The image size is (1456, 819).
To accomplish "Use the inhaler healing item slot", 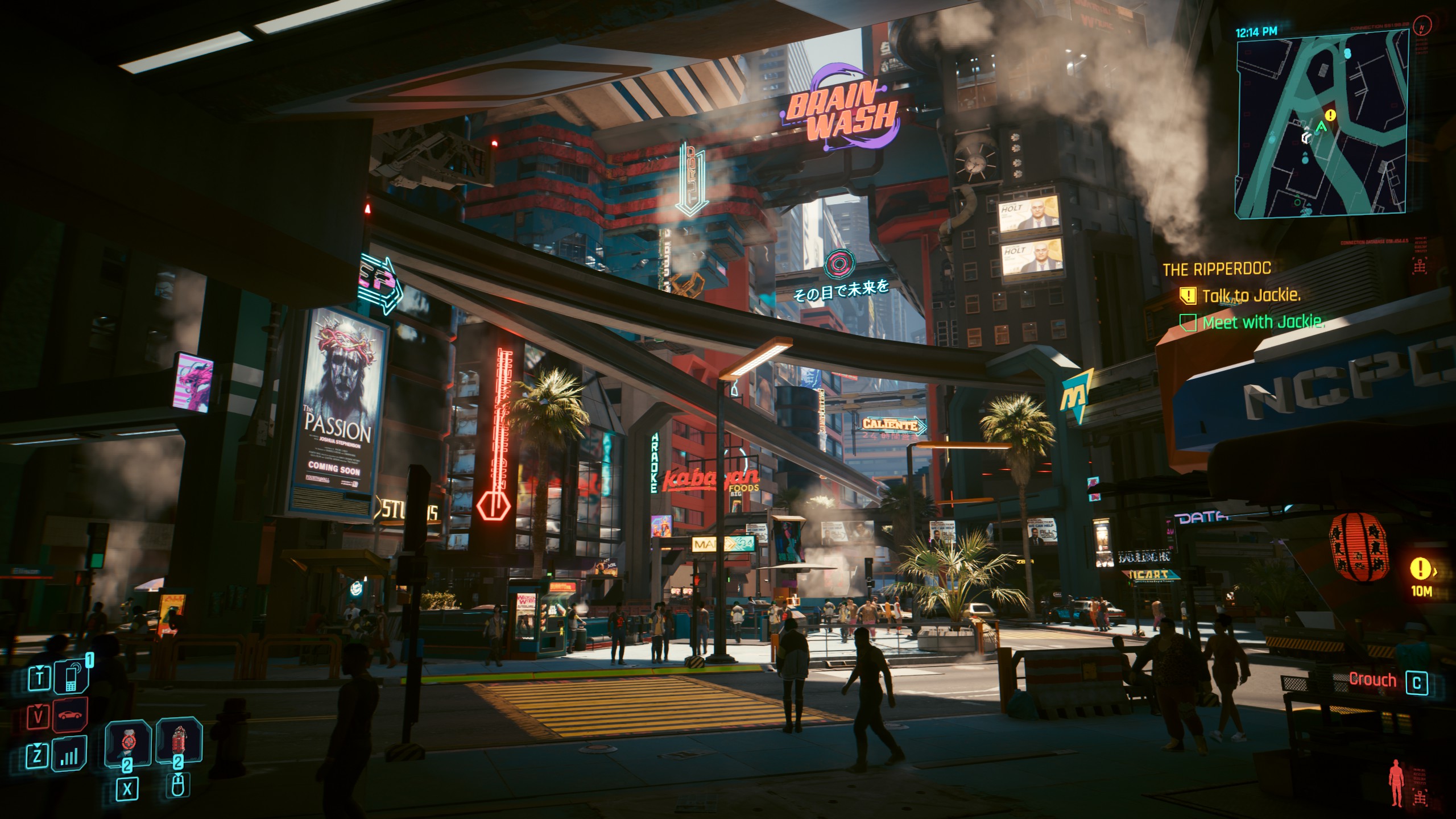I will tap(127, 743).
